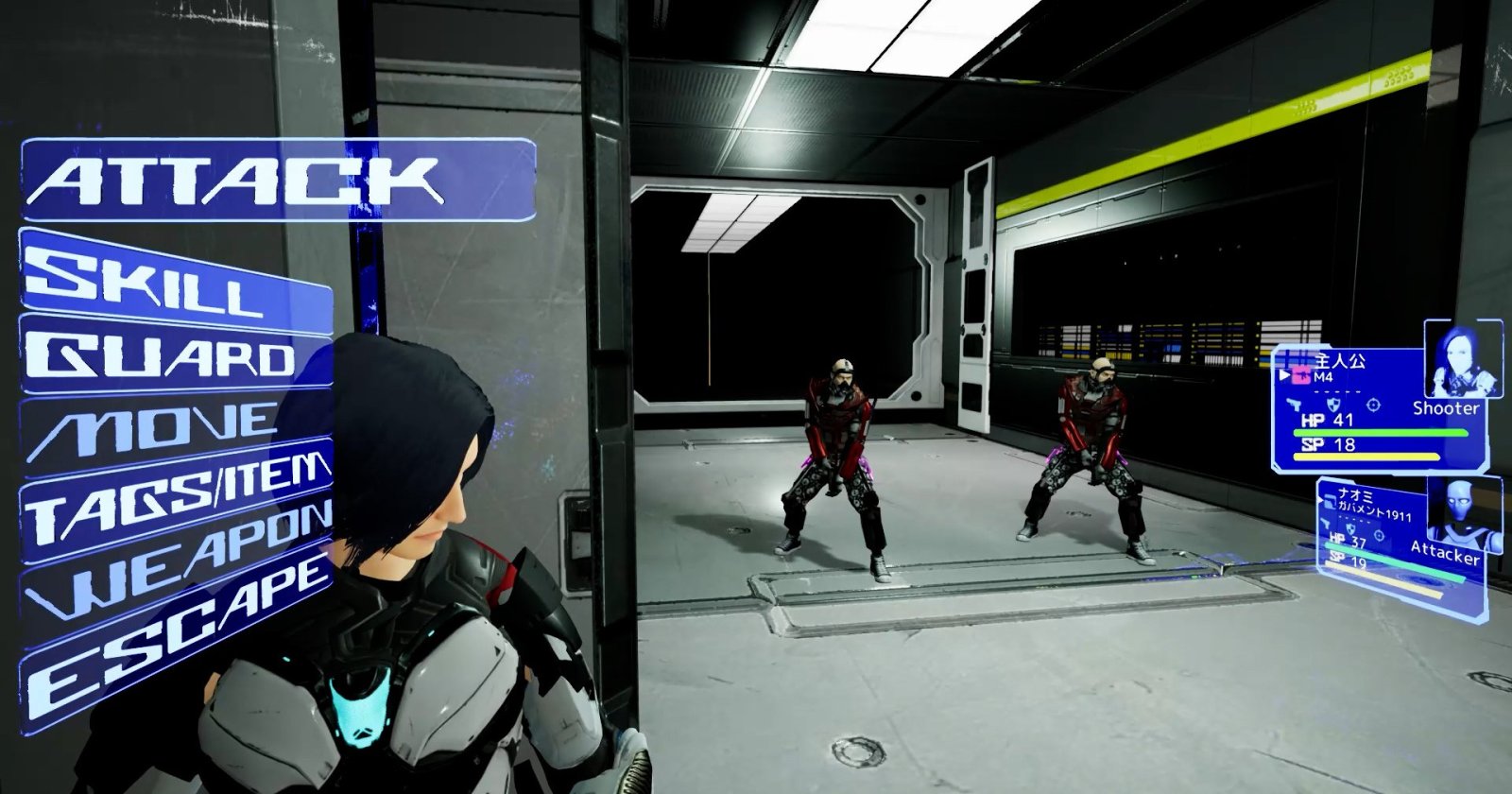This screenshot has width=1512, height=794.
Task: Choose the MOVE command
Action: point(175,429)
